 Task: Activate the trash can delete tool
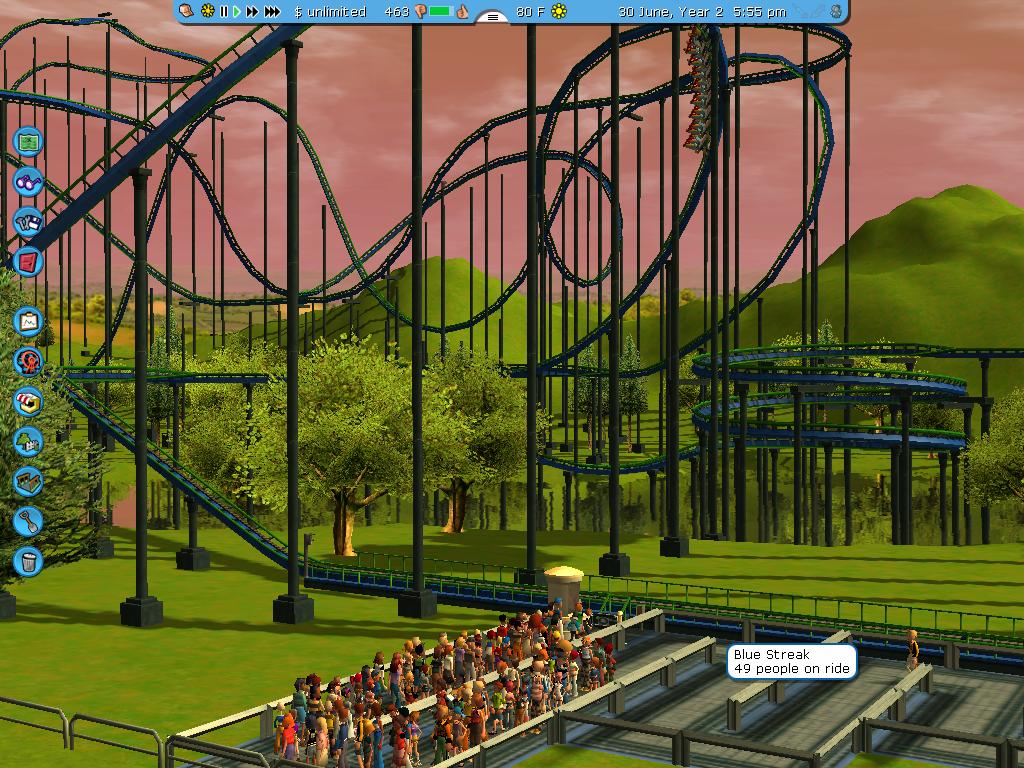[x=28, y=561]
